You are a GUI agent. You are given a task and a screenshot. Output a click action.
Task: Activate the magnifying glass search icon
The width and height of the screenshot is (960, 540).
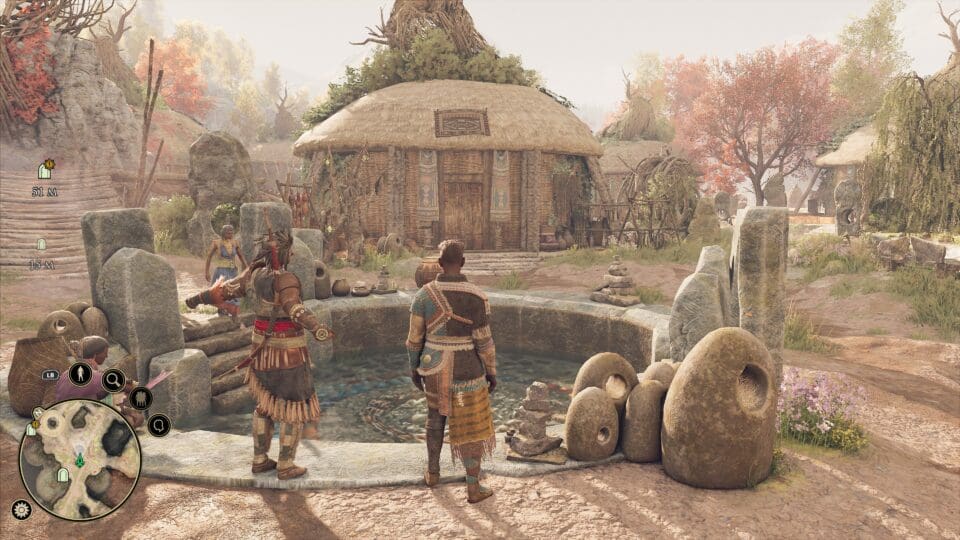(113, 379)
